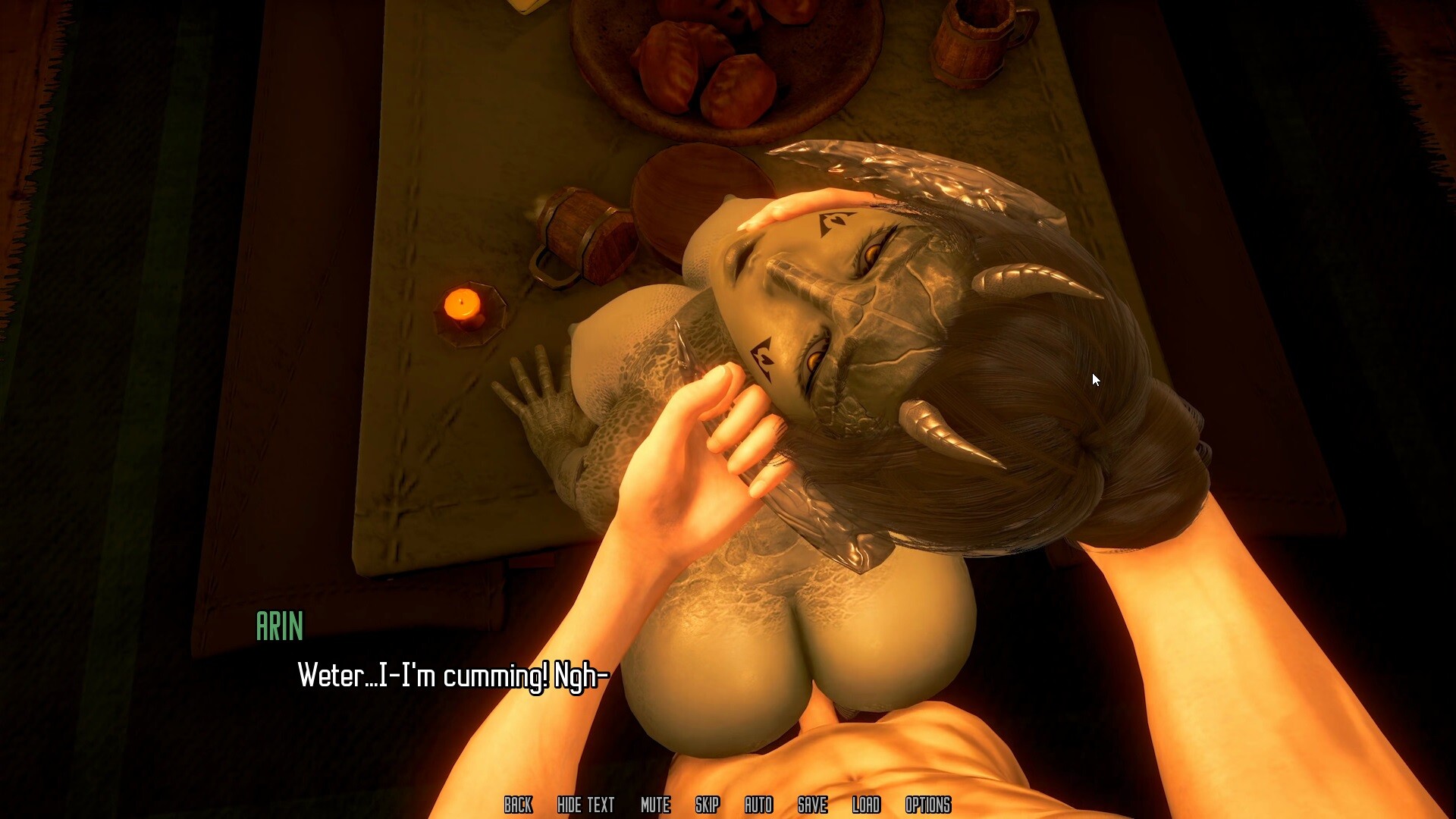Viewport: 1456px width, 819px height.
Task: Click OPTIONS at the far right of the bar
Action: pyautogui.click(x=928, y=805)
